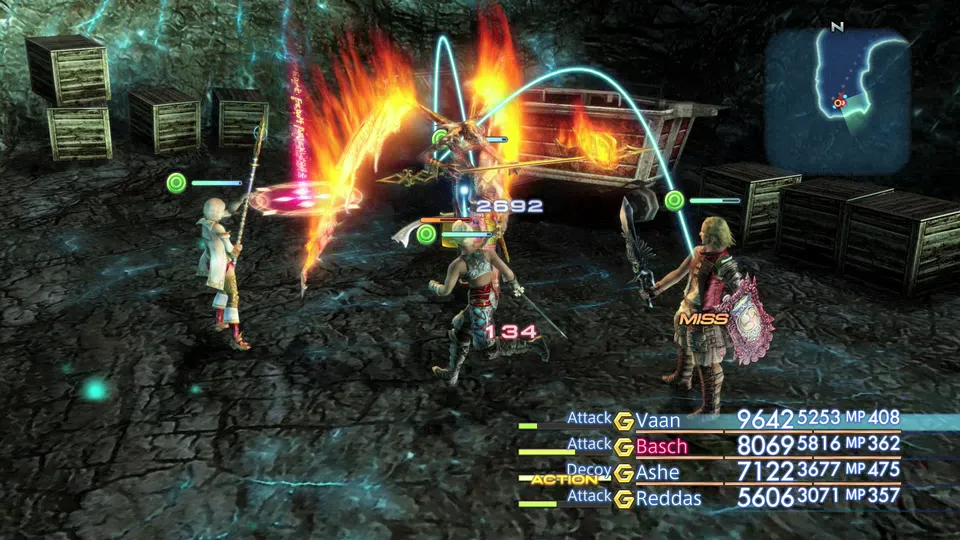960x540 pixels.
Task: Select guest member Reddas's row
Action: (668, 497)
